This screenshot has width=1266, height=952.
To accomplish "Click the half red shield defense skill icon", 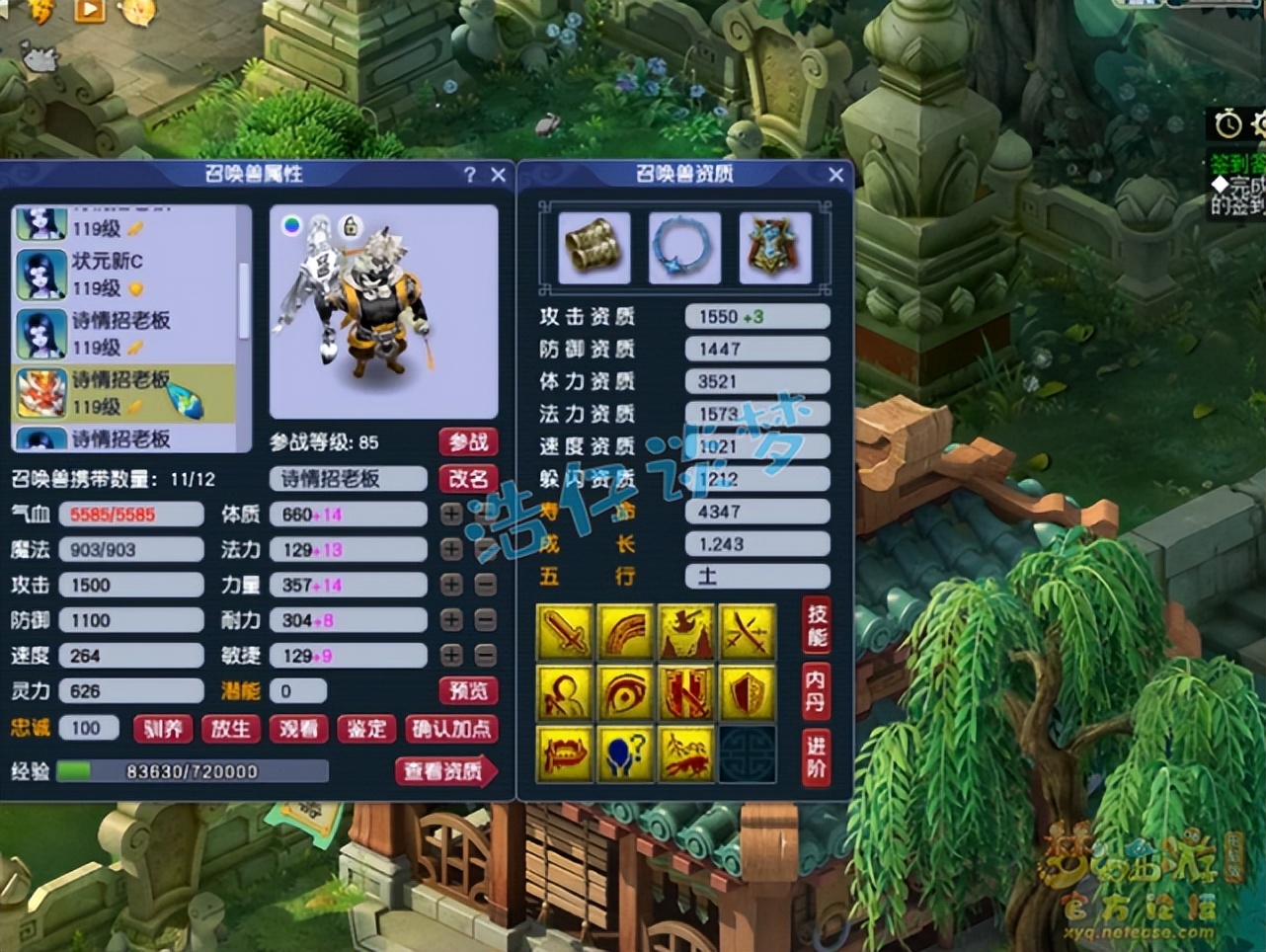I will [748, 691].
